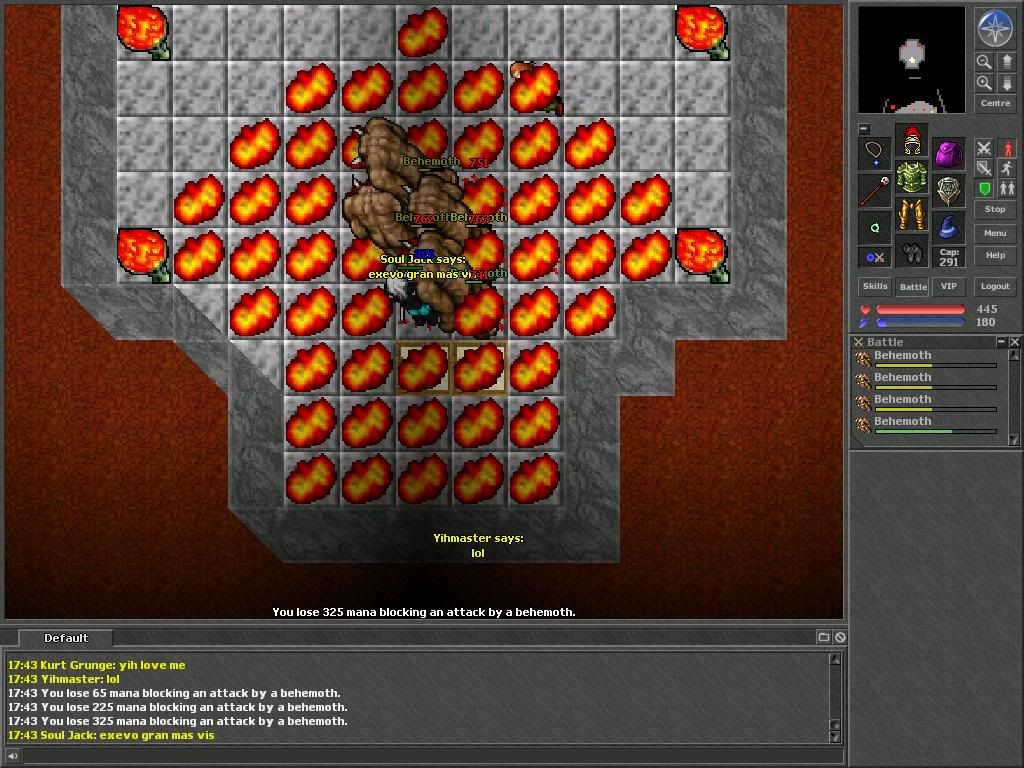
Task: Close the Battle window
Action: coord(1015,342)
